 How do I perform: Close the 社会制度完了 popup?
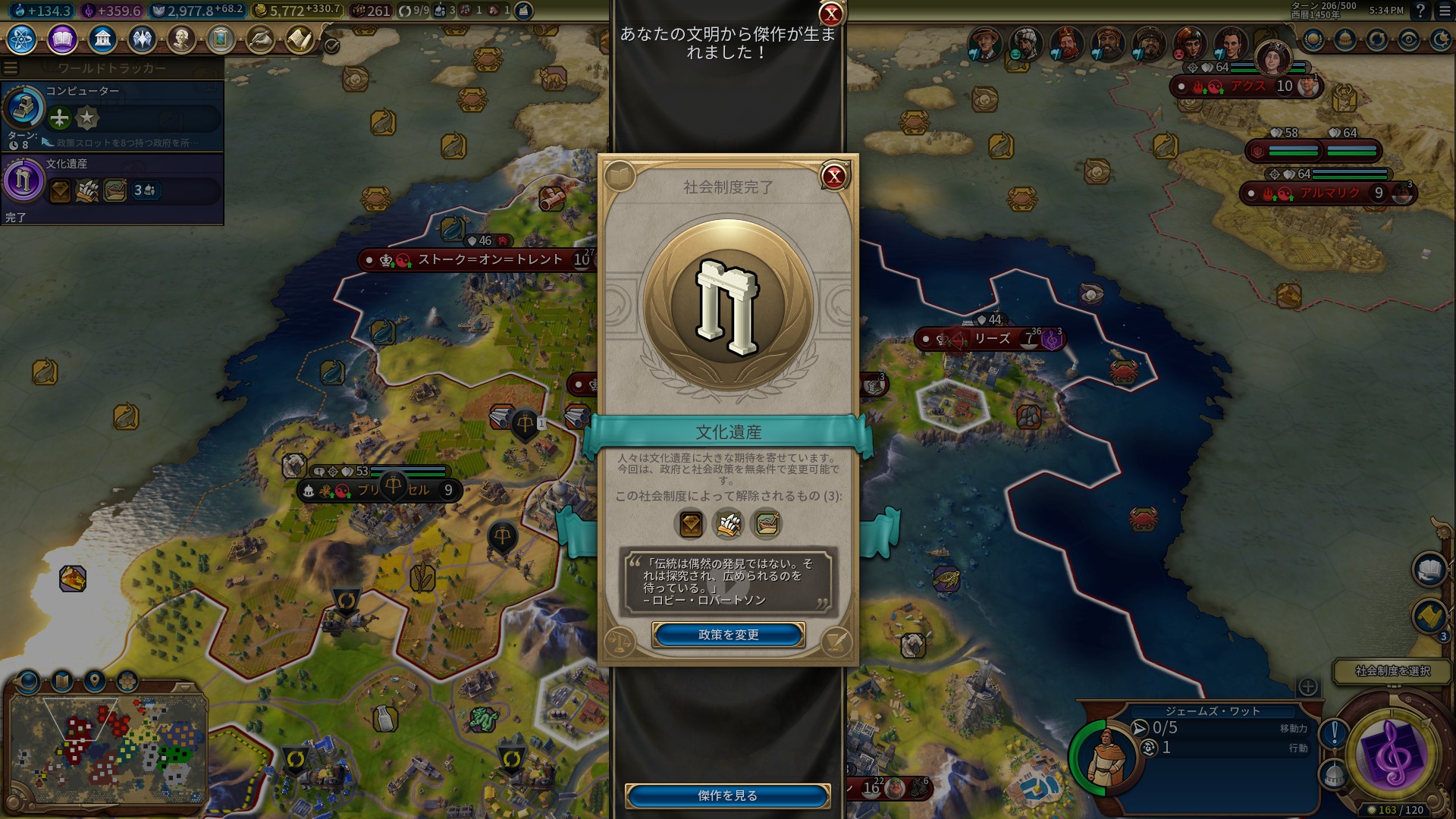[x=834, y=177]
